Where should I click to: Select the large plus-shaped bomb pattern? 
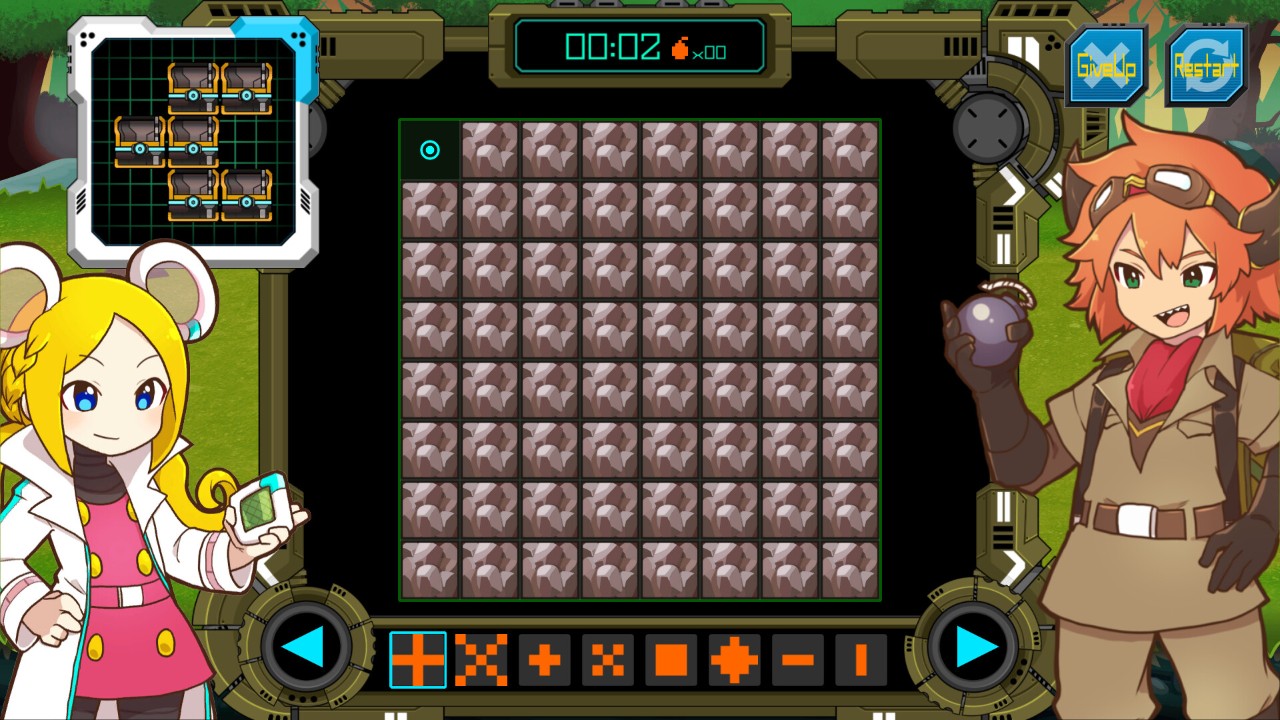pyautogui.click(x=418, y=660)
